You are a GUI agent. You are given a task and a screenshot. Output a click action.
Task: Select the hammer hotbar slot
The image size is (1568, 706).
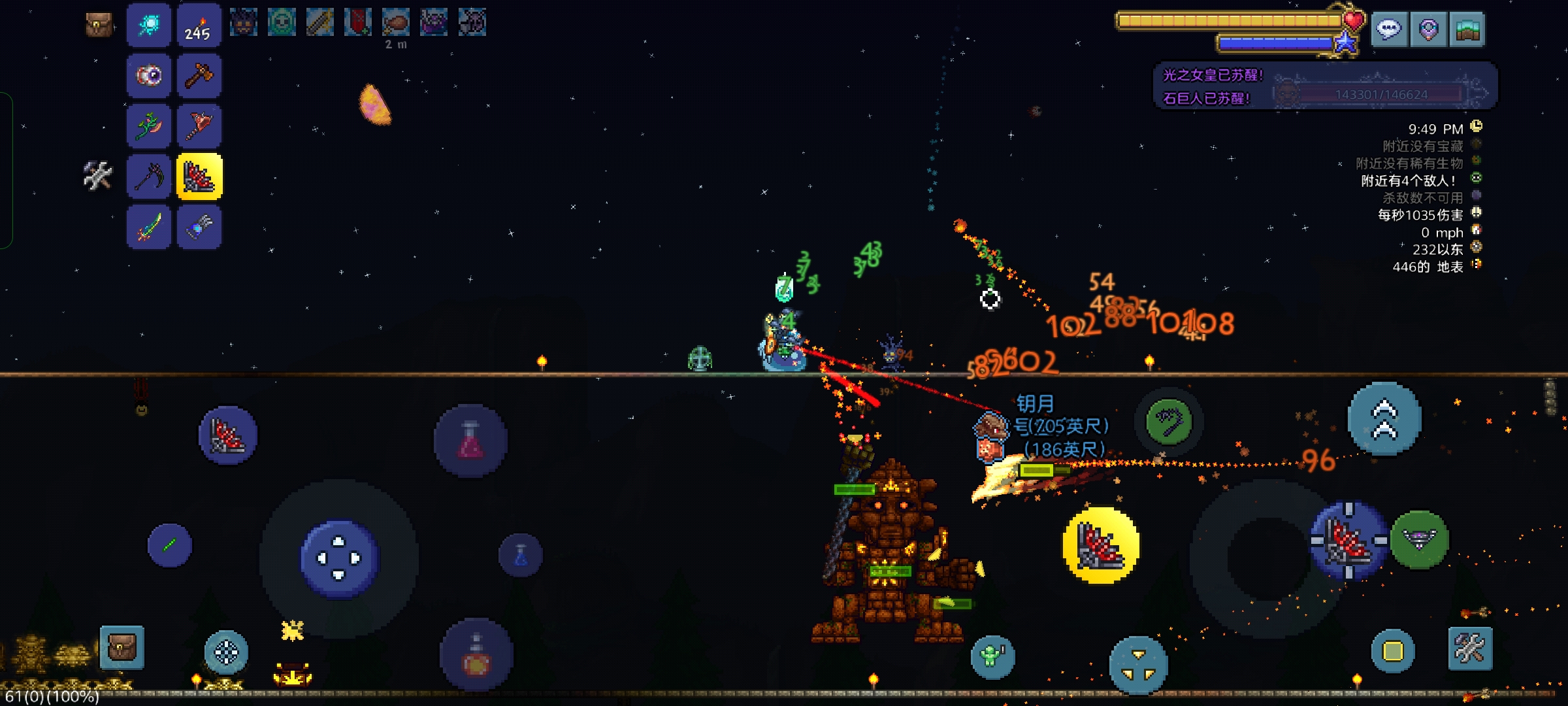click(x=199, y=76)
